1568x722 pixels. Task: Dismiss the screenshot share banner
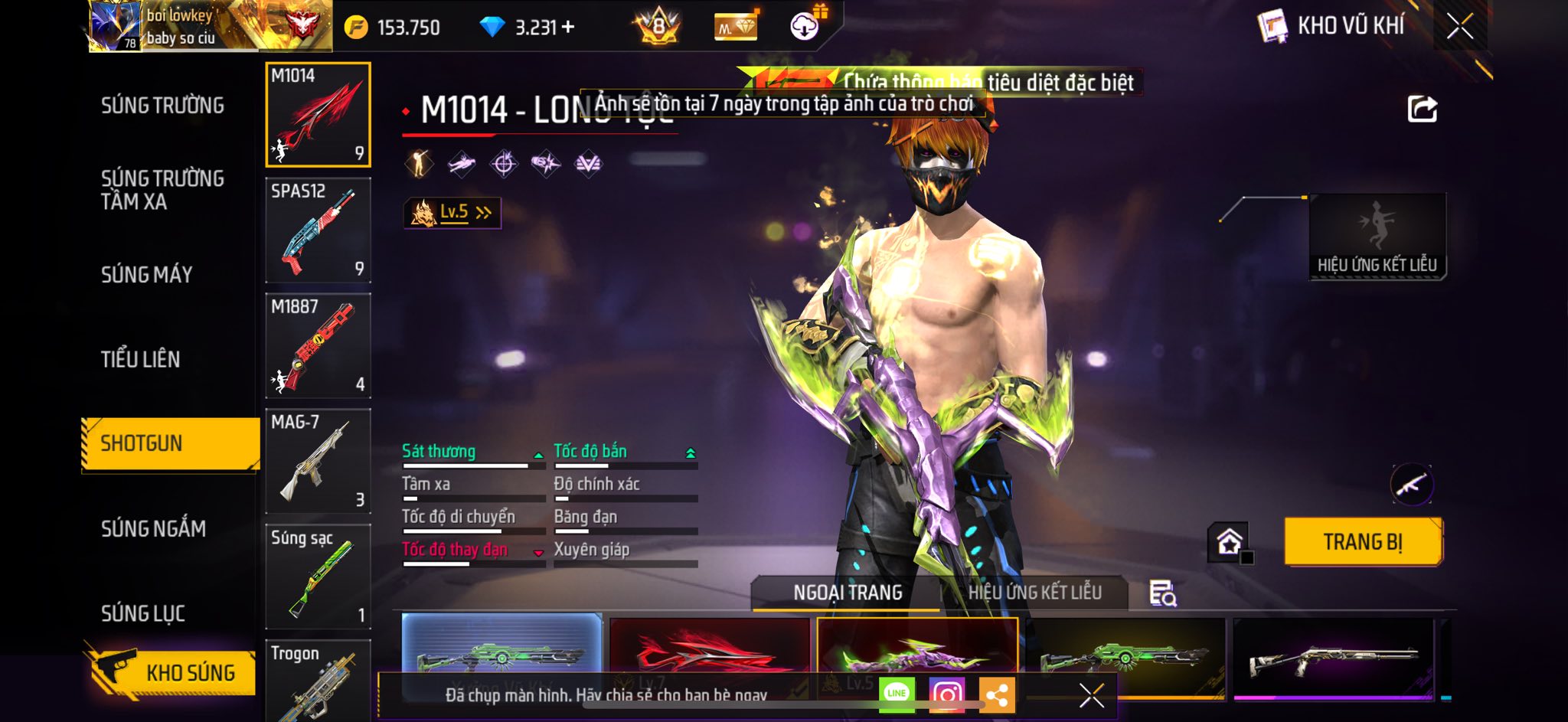[1091, 695]
